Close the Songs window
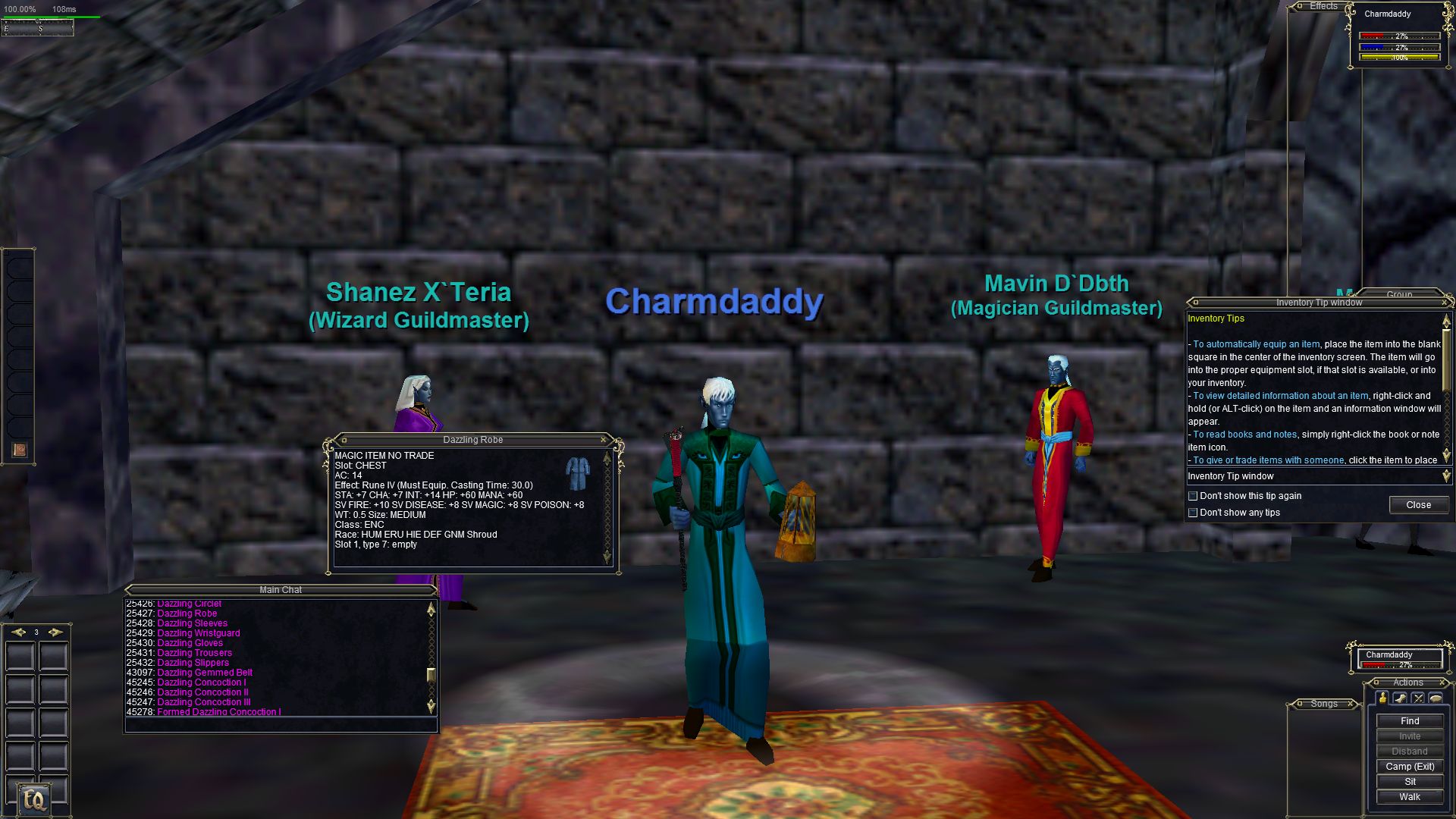Image resolution: width=1456 pixels, height=819 pixels. 1351,704
